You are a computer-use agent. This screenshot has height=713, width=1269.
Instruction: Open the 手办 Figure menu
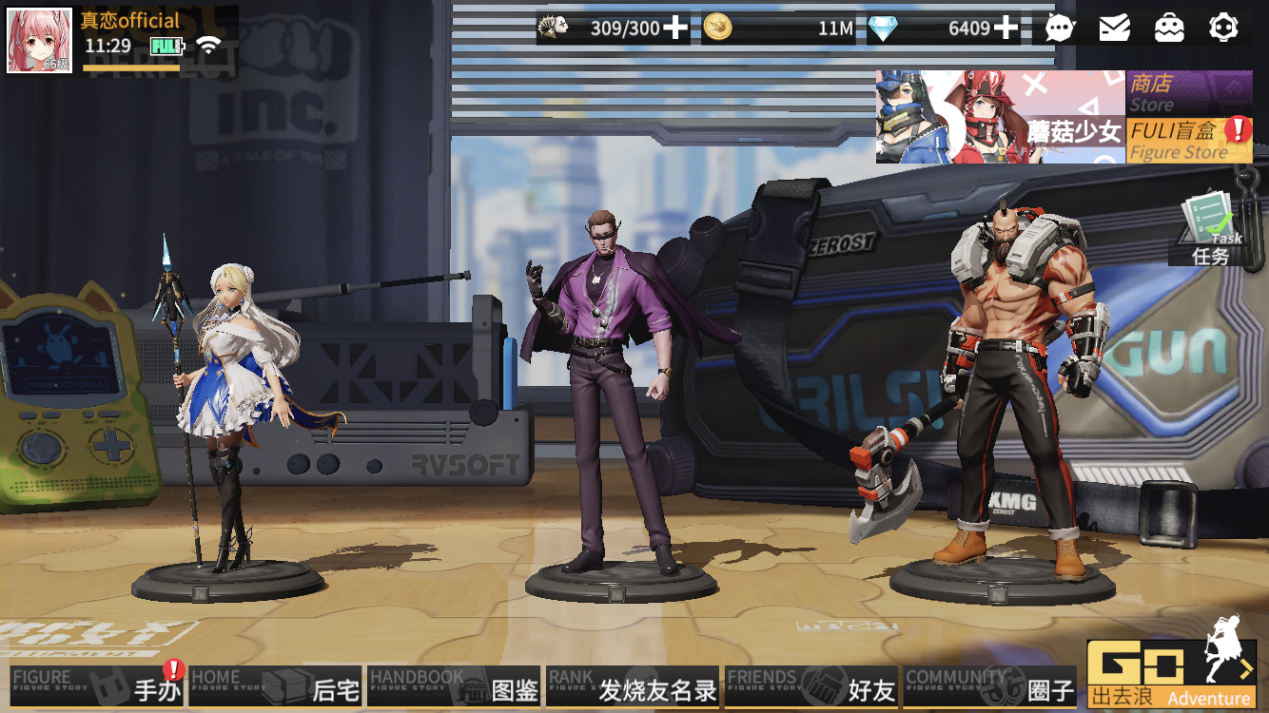(97, 687)
